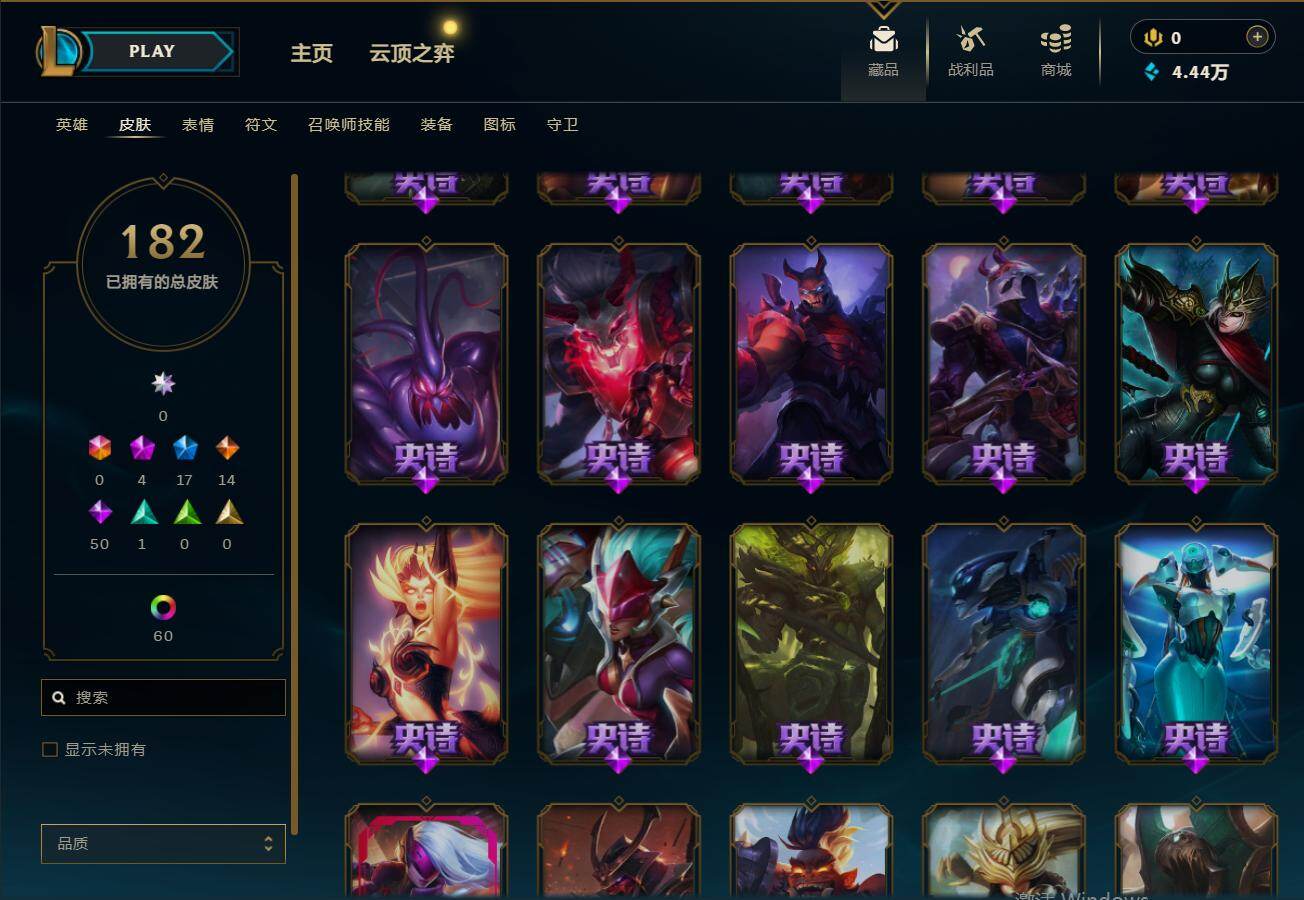The image size is (1304, 900).
Task: Open the 战利品 loot section
Action: [970, 52]
